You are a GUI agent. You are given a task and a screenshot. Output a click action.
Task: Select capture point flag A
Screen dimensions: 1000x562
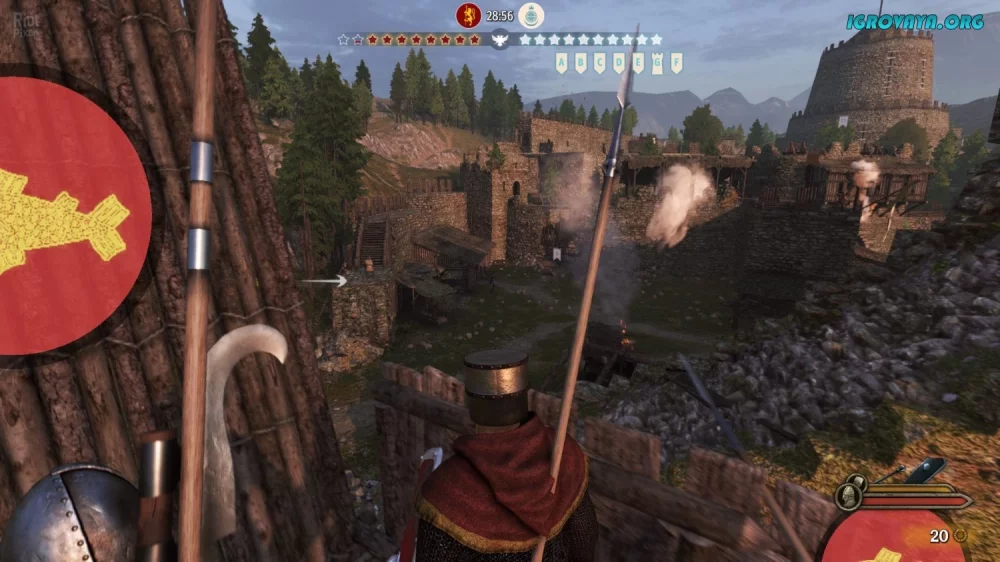(561, 63)
